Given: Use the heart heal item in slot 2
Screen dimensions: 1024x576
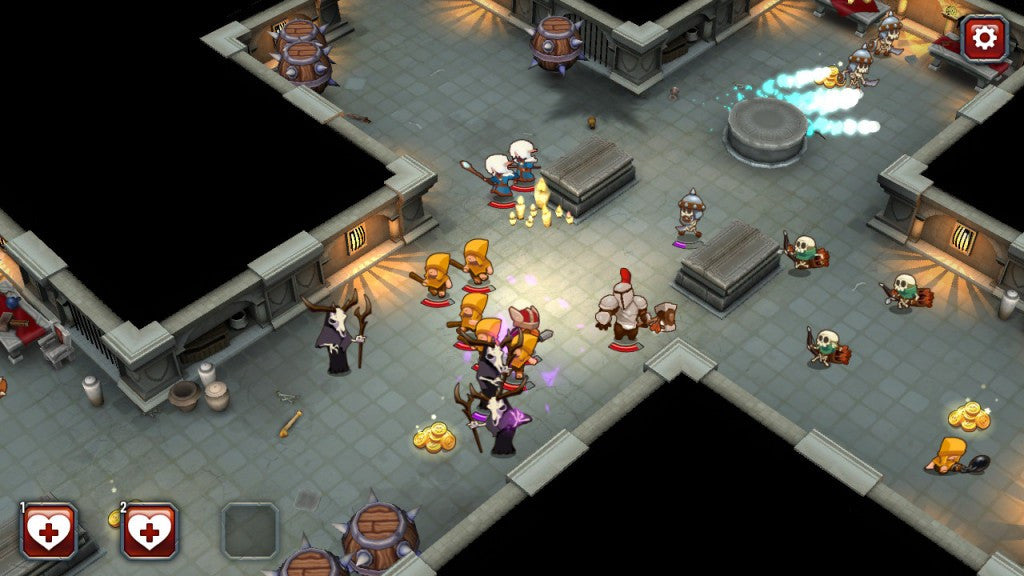Looking at the screenshot, I should click(x=149, y=530).
